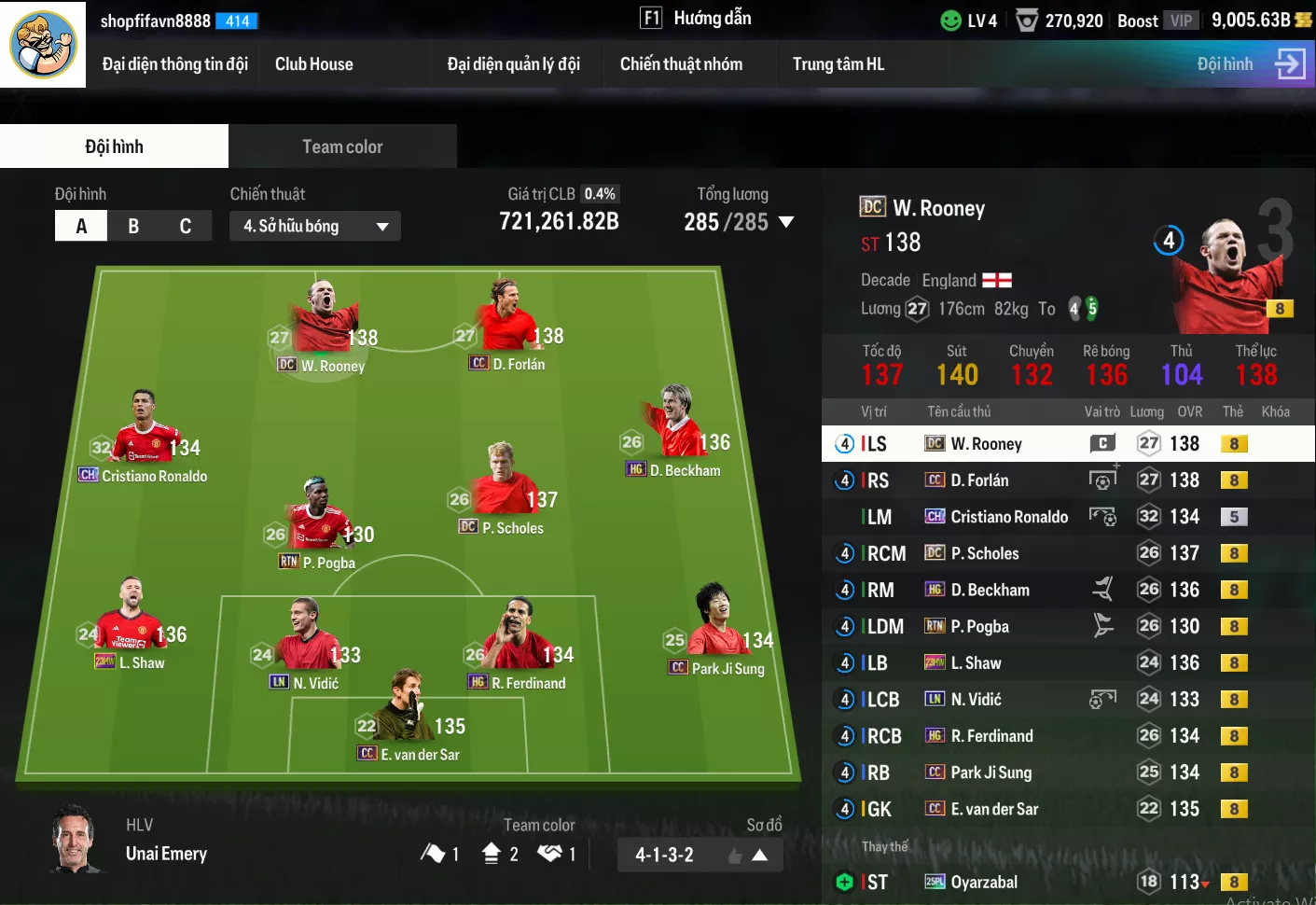Screen dimensions: 1316x905
Task: Switch to the Team color tab
Action: [342, 146]
